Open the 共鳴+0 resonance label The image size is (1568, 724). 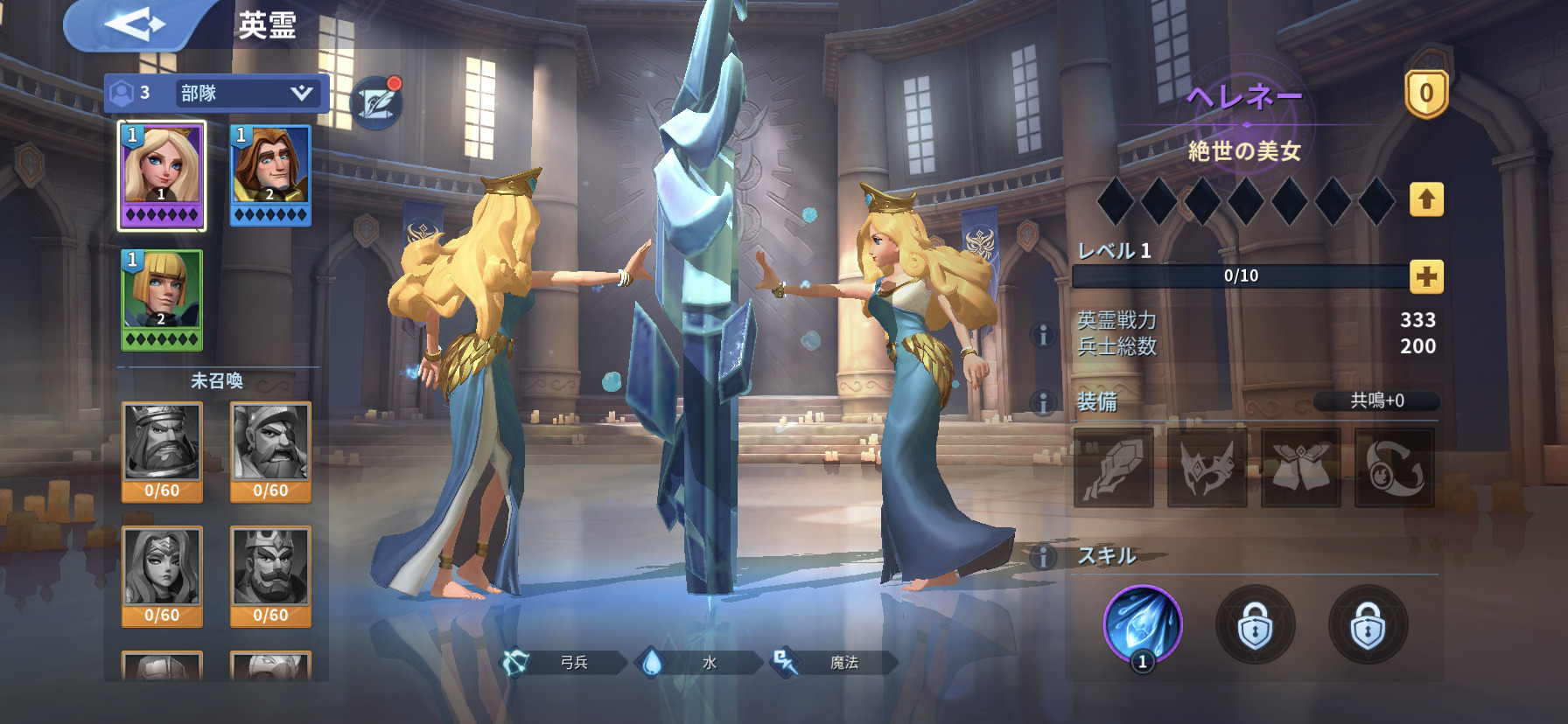pos(1376,400)
